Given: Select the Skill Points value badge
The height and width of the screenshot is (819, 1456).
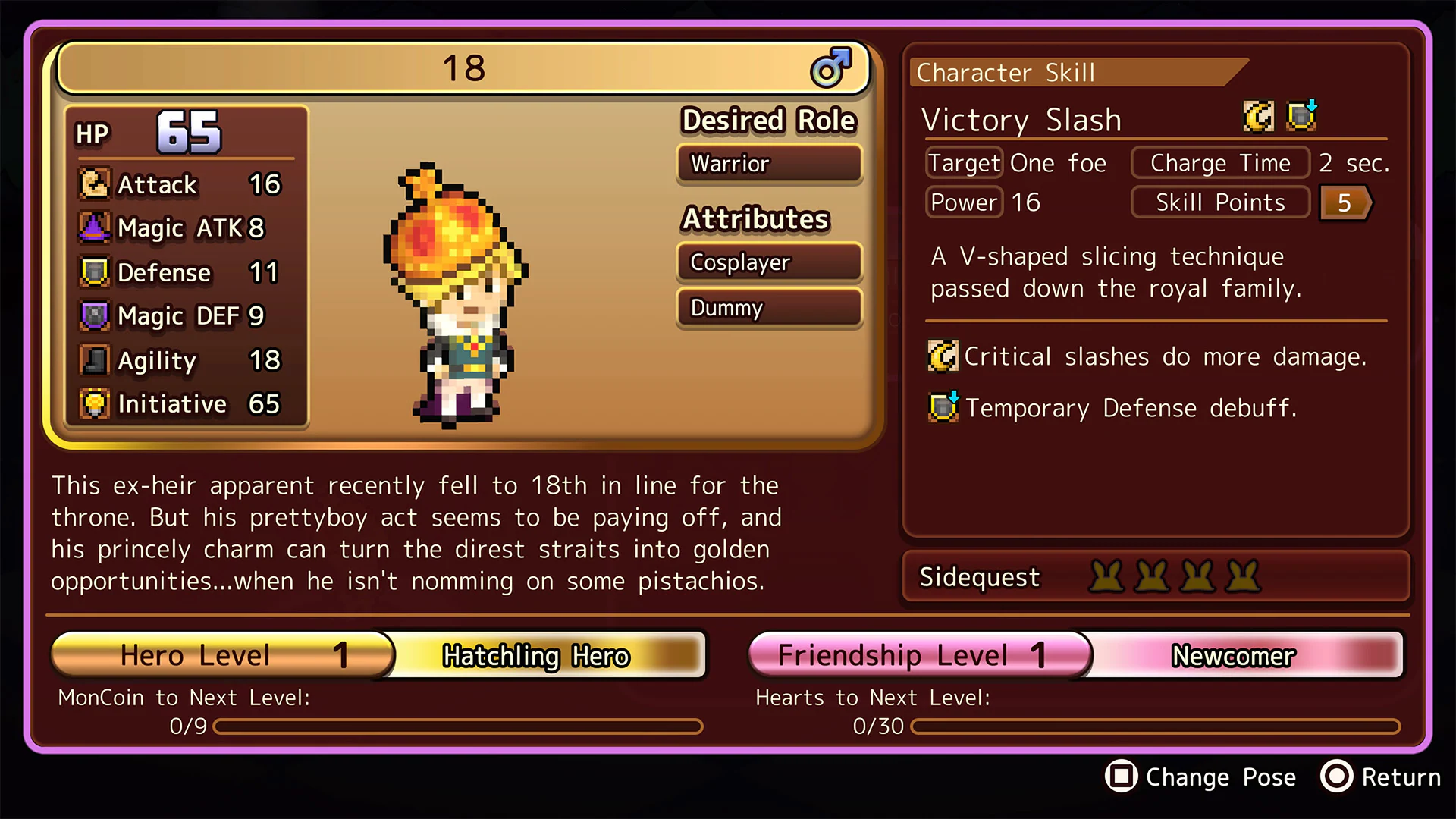Looking at the screenshot, I should pos(1345,202).
